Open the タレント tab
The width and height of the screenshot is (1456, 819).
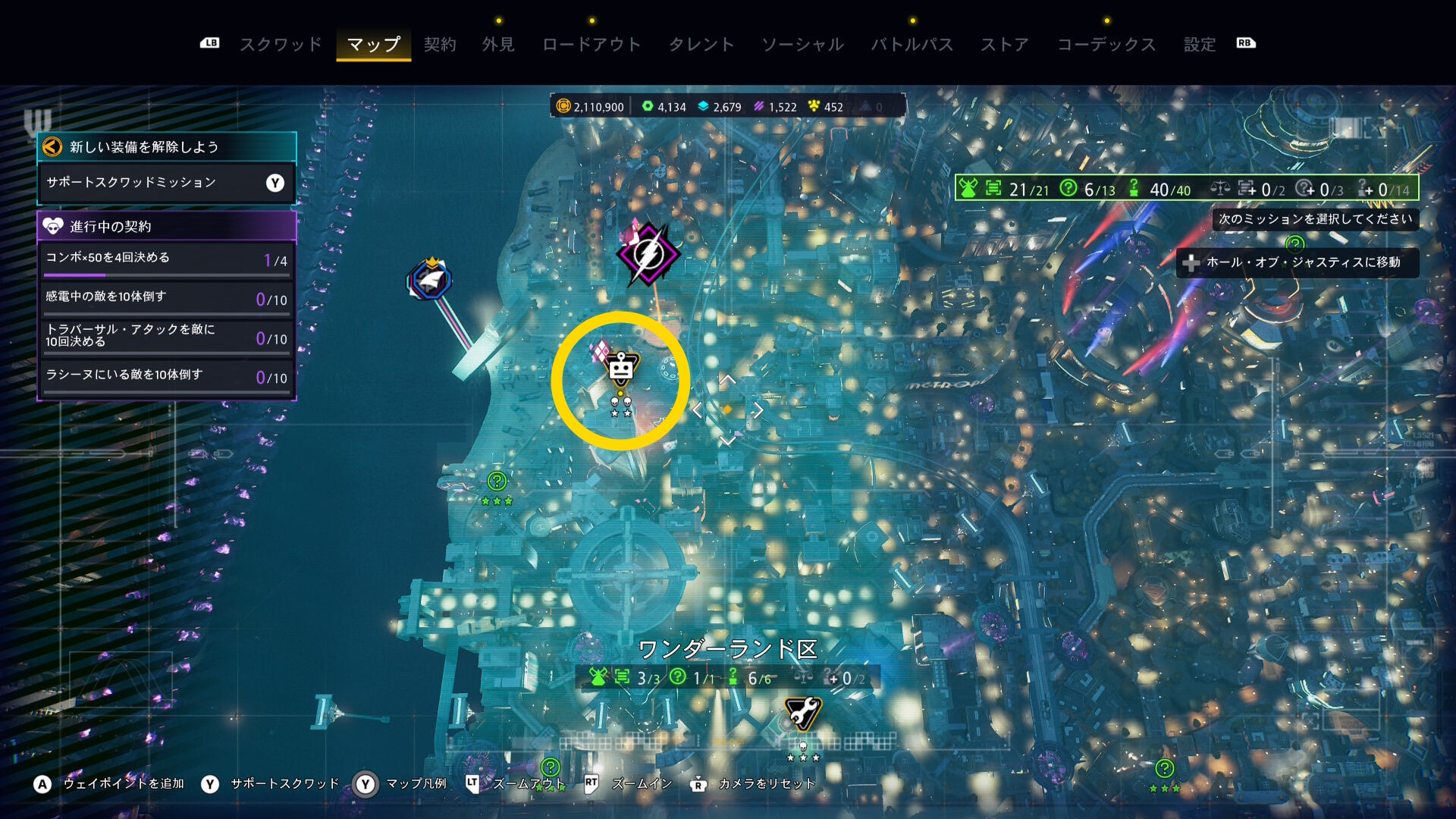pyautogui.click(x=701, y=45)
